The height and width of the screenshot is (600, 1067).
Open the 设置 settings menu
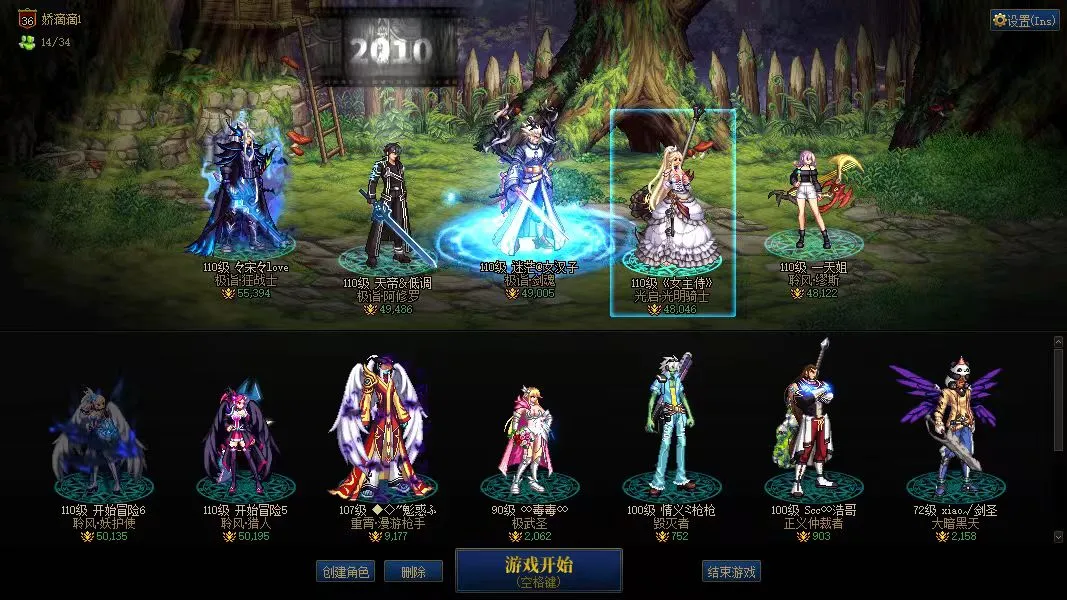(1025, 20)
